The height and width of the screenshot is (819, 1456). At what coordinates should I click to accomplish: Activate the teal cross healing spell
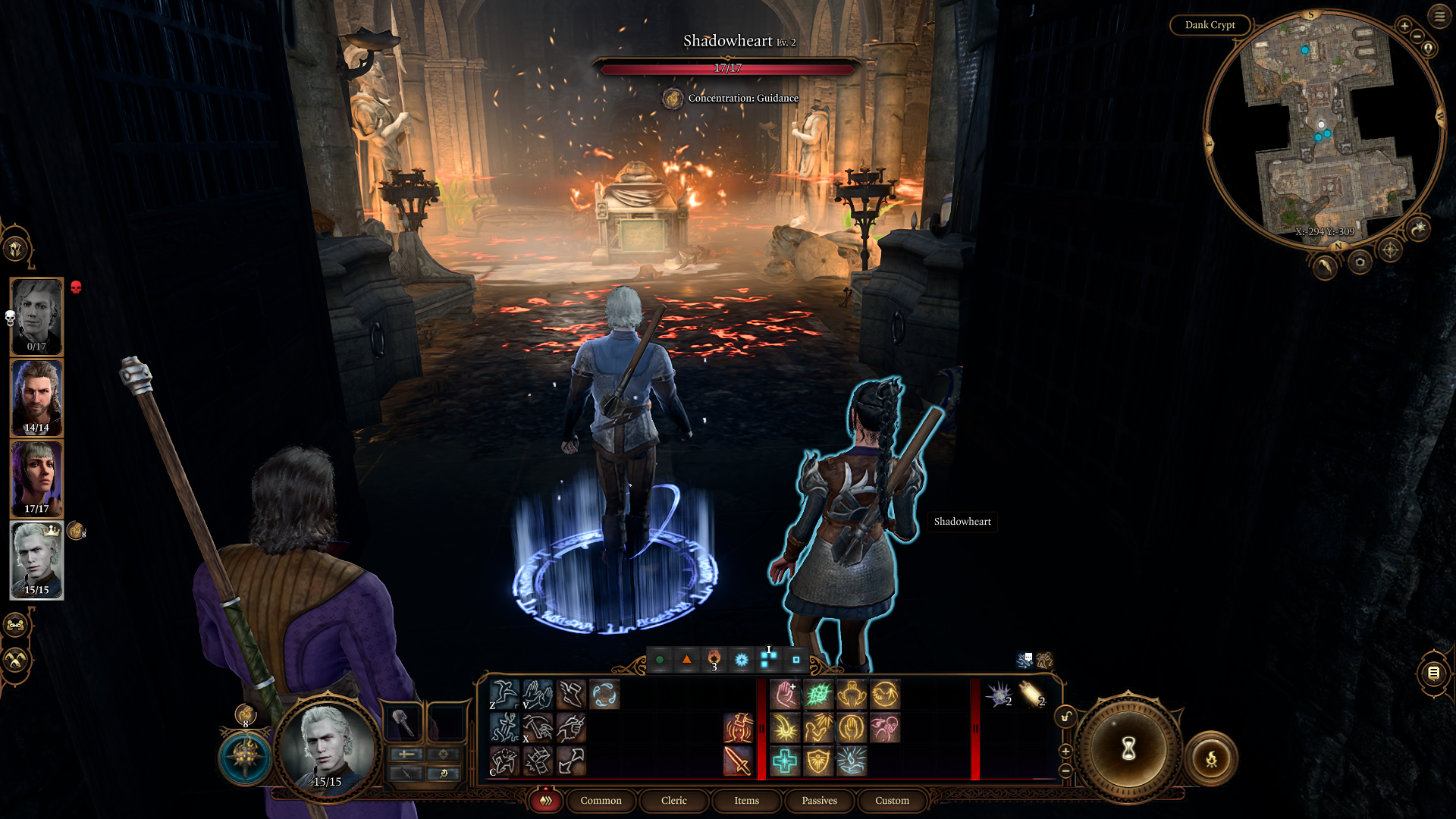coord(785,761)
